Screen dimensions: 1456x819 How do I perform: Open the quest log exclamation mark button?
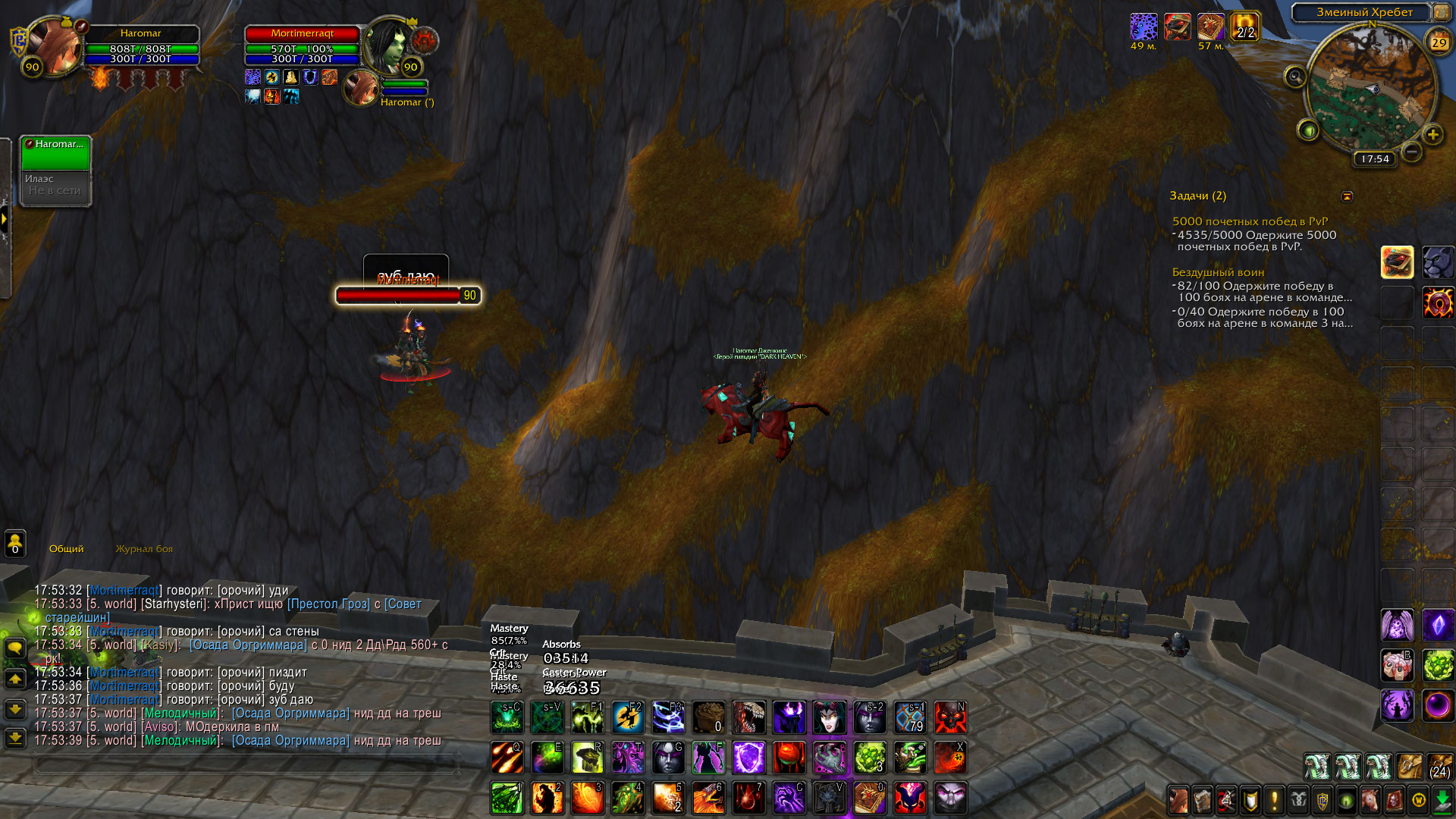[x=1275, y=800]
